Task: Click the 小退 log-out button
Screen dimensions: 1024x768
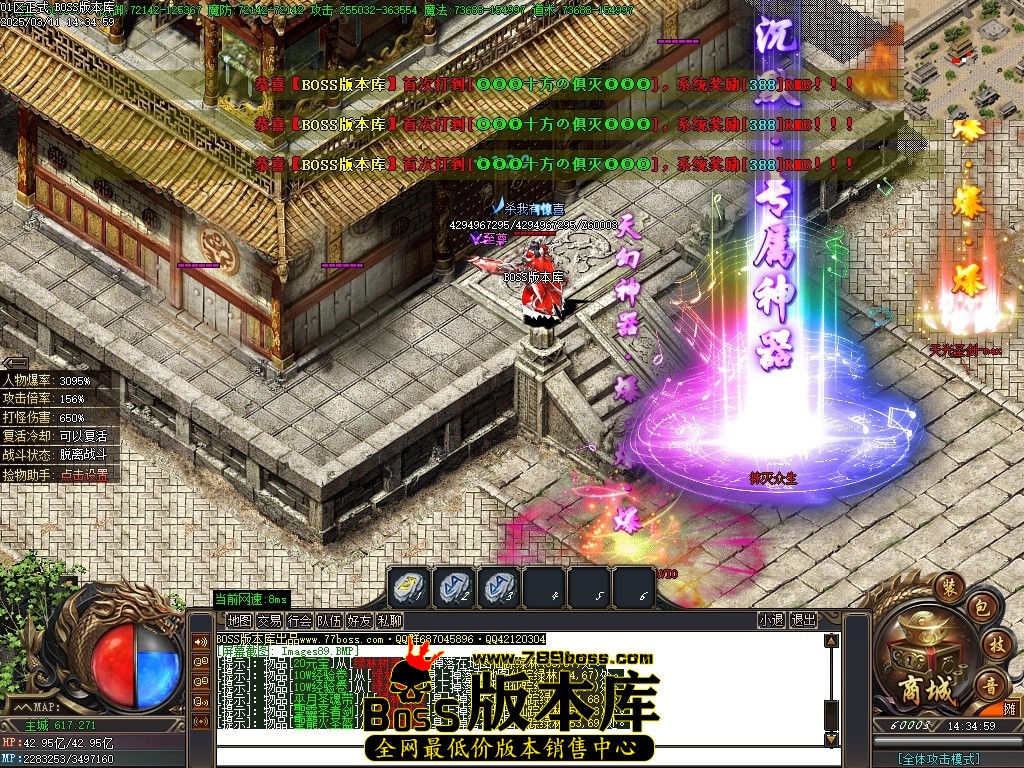Action: tap(771, 620)
